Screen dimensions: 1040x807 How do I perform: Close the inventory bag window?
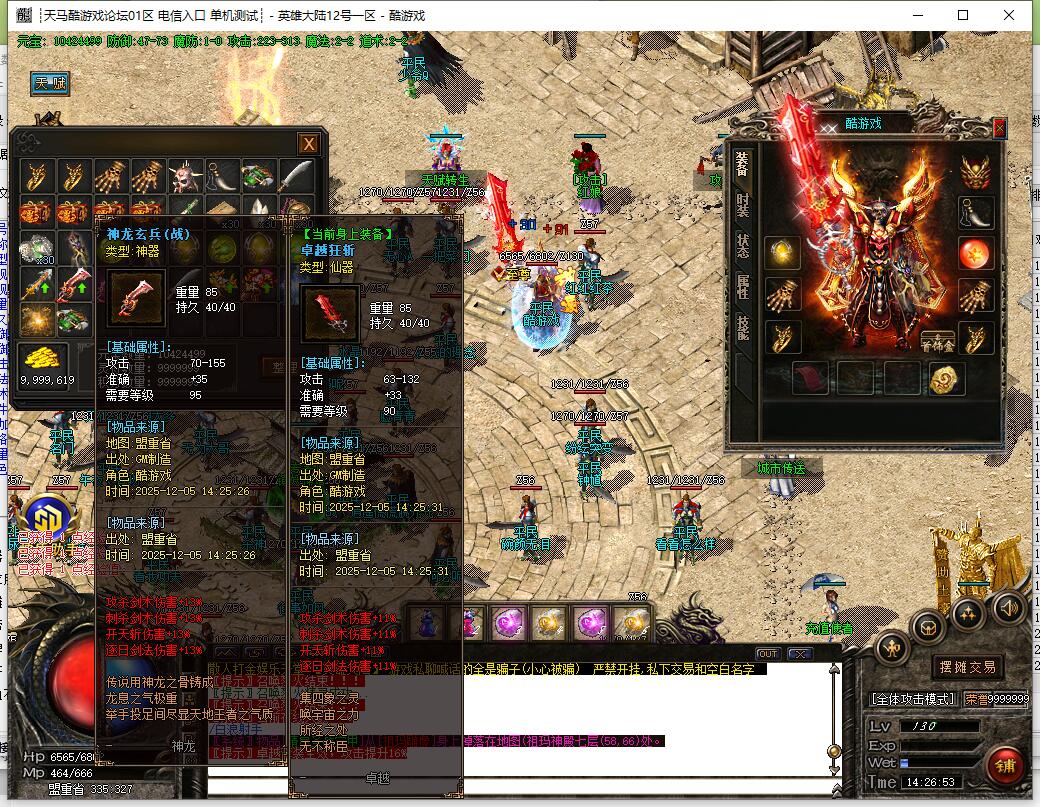click(x=309, y=144)
